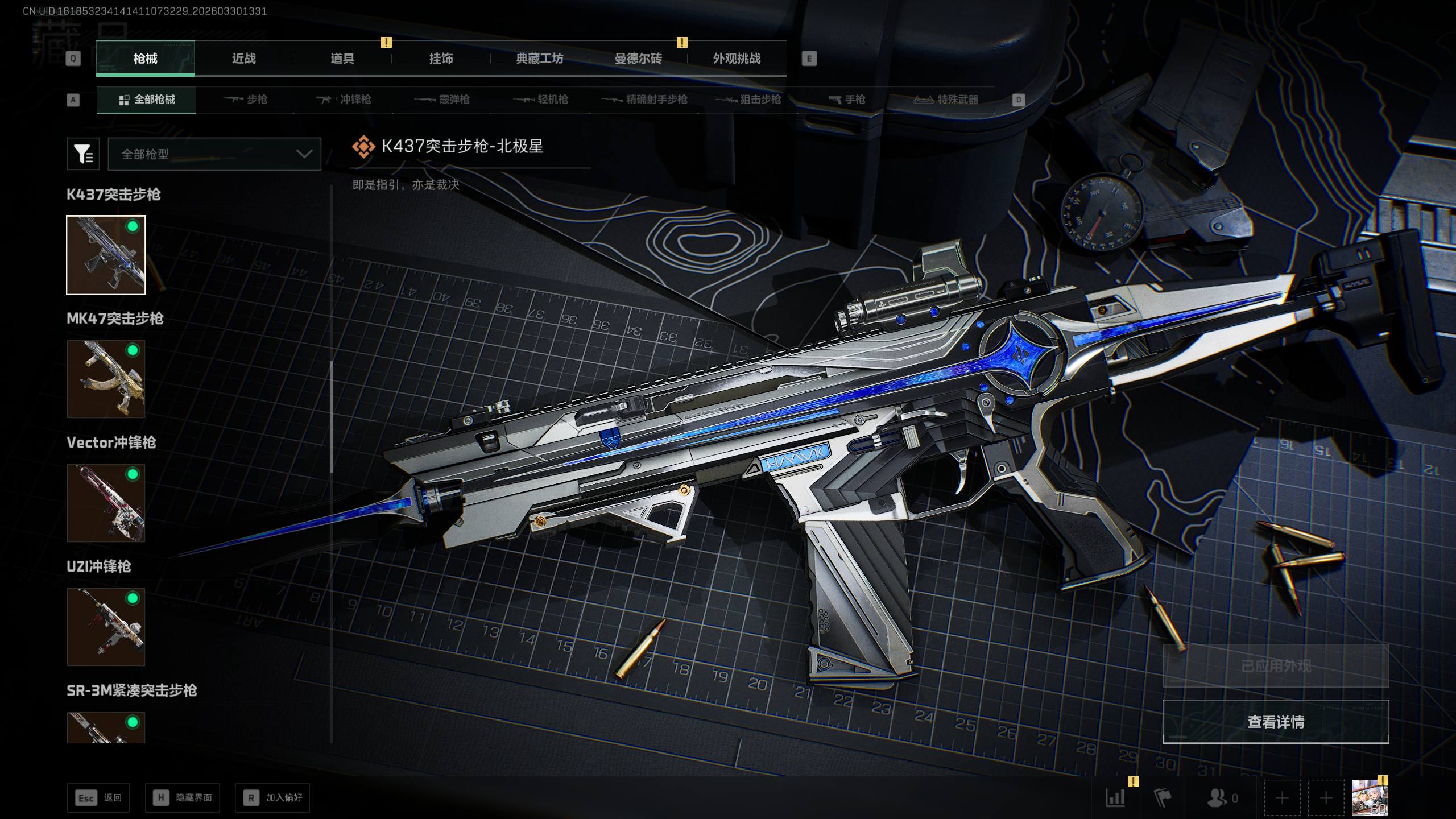The width and height of the screenshot is (1456, 819).
Task: Go to the 典藏工坊 workshop tab
Action: point(539,59)
